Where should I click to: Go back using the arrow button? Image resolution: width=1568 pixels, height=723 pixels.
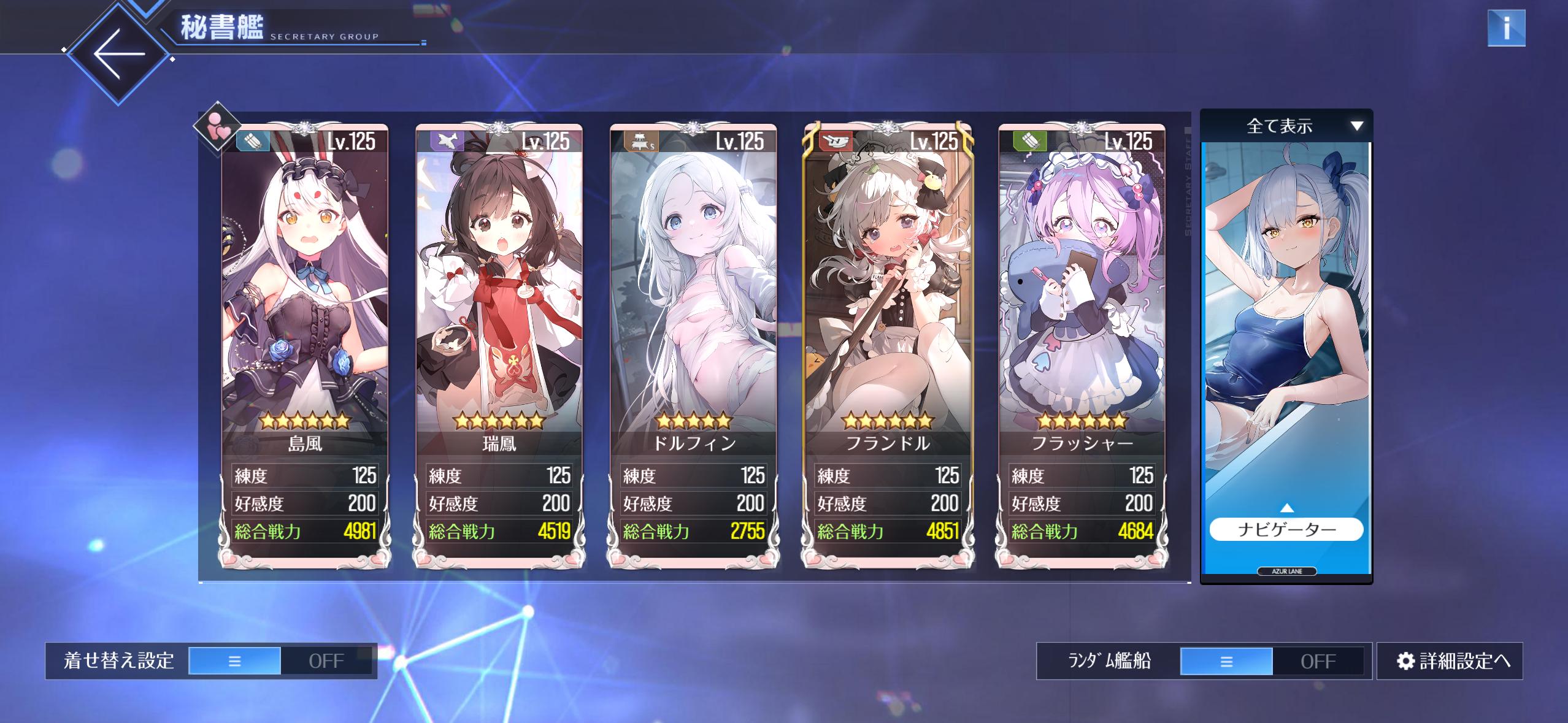pos(118,55)
